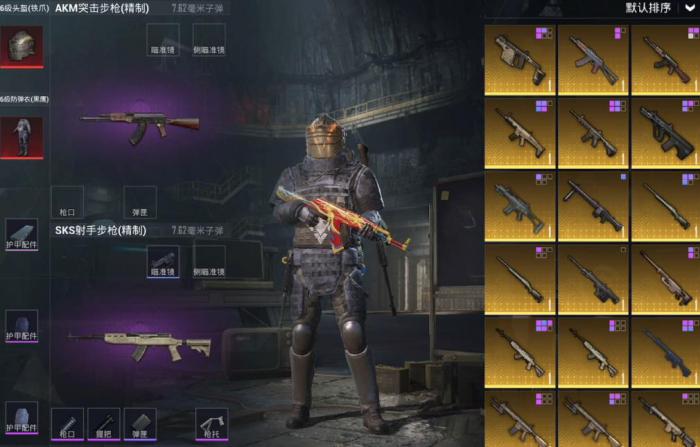Screen dimensions: 700x447
Task: Select the SKS 枪口 muzzle attachment
Action: coord(65,424)
